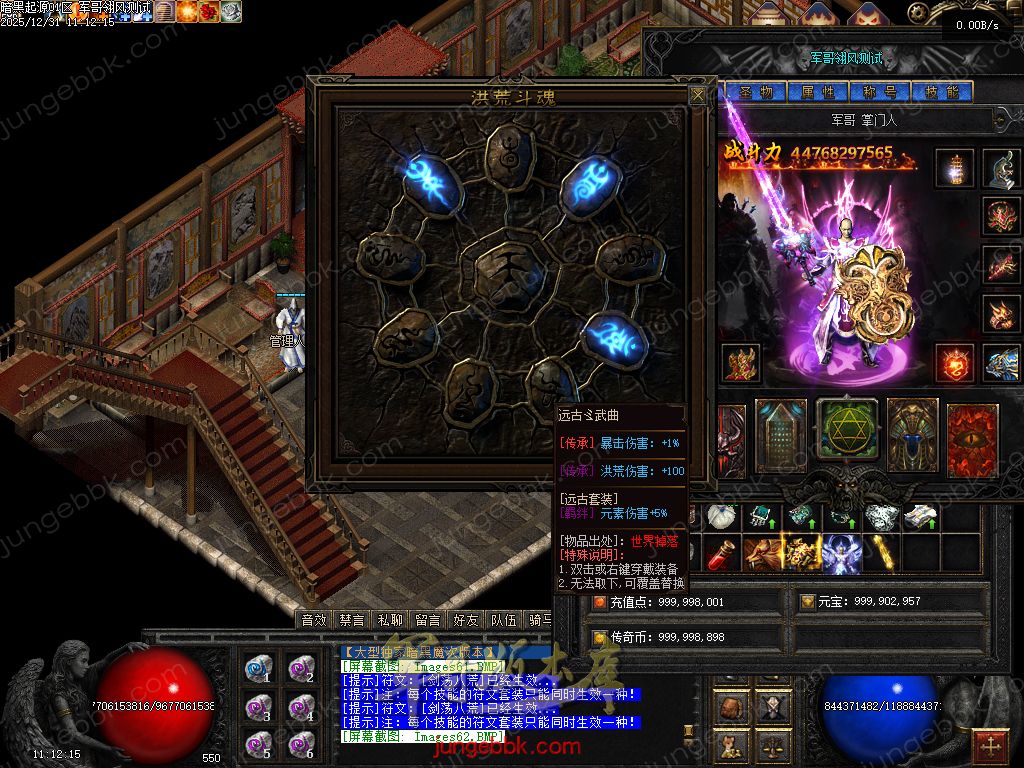1024x768 pixels.
Task: Choose the red dragon-eye card
Action: [972, 438]
